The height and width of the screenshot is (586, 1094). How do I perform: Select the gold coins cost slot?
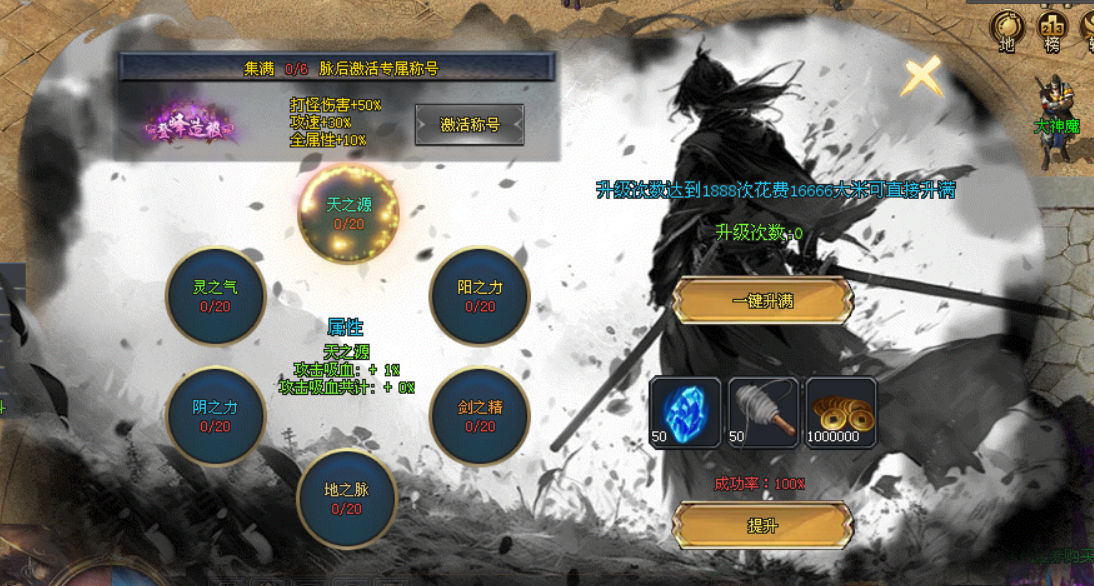[x=841, y=412]
